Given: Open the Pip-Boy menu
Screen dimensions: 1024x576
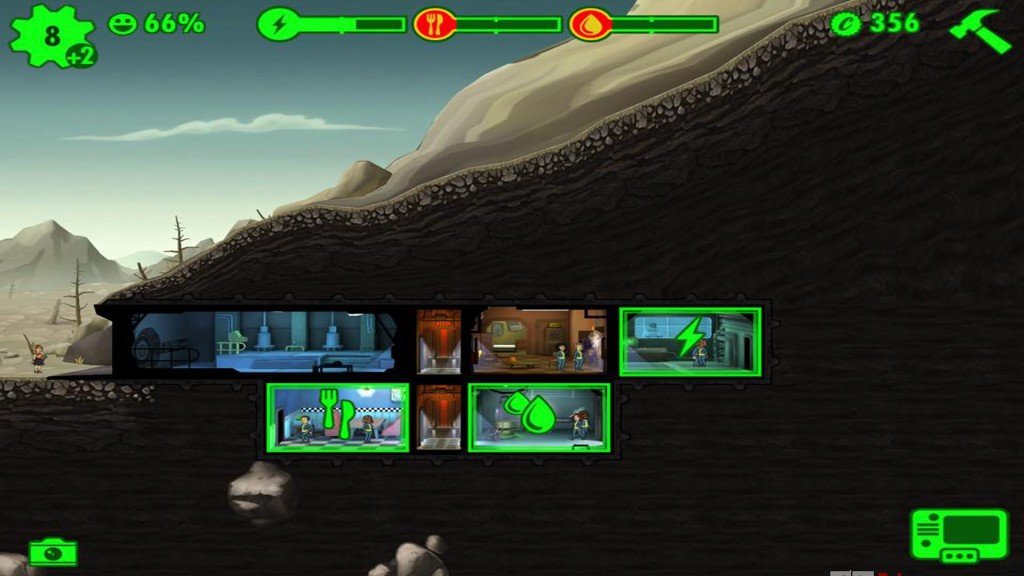Looking at the screenshot, I should (958, 535).
